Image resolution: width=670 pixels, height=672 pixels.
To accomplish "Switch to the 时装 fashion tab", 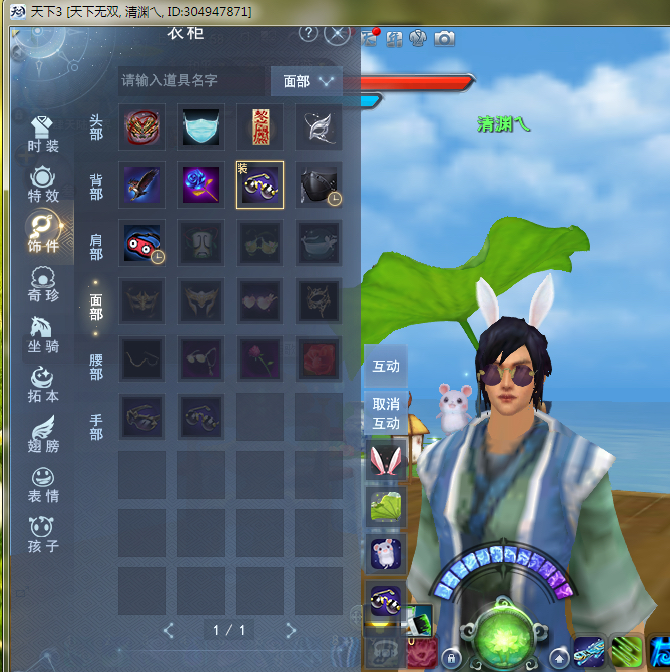I will (43, 134).
